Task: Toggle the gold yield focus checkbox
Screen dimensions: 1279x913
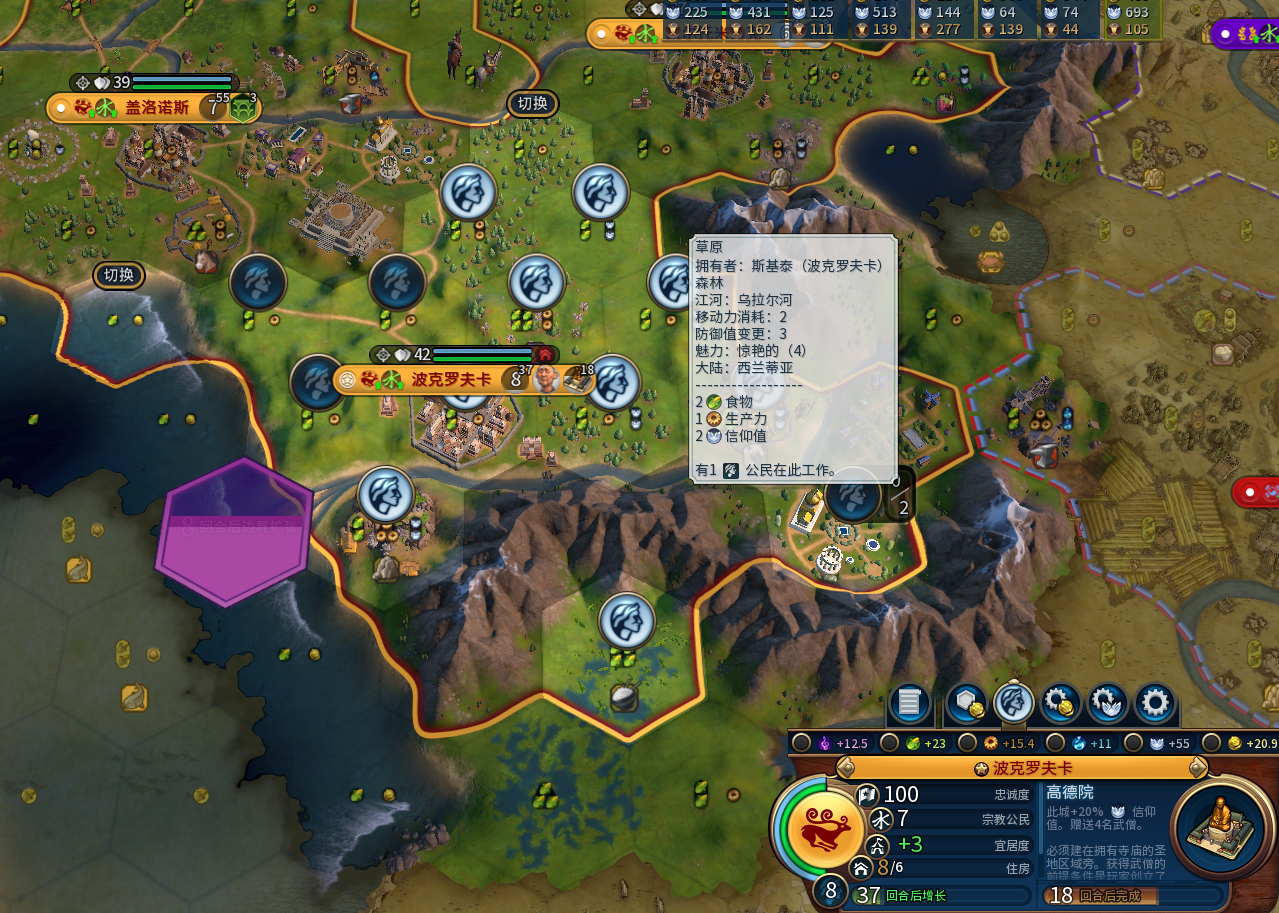Action: tap(1211, 743)
